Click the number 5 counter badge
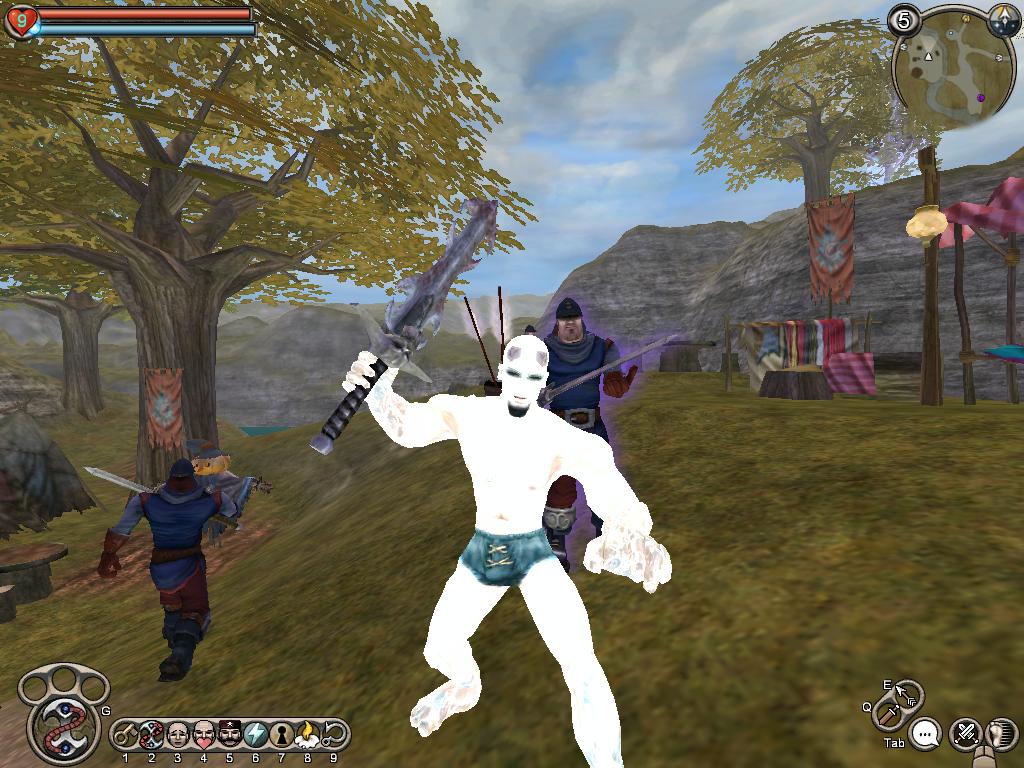Image resolution: width=1024 pixels, height=768 pixels. click(x=905, y=19)
